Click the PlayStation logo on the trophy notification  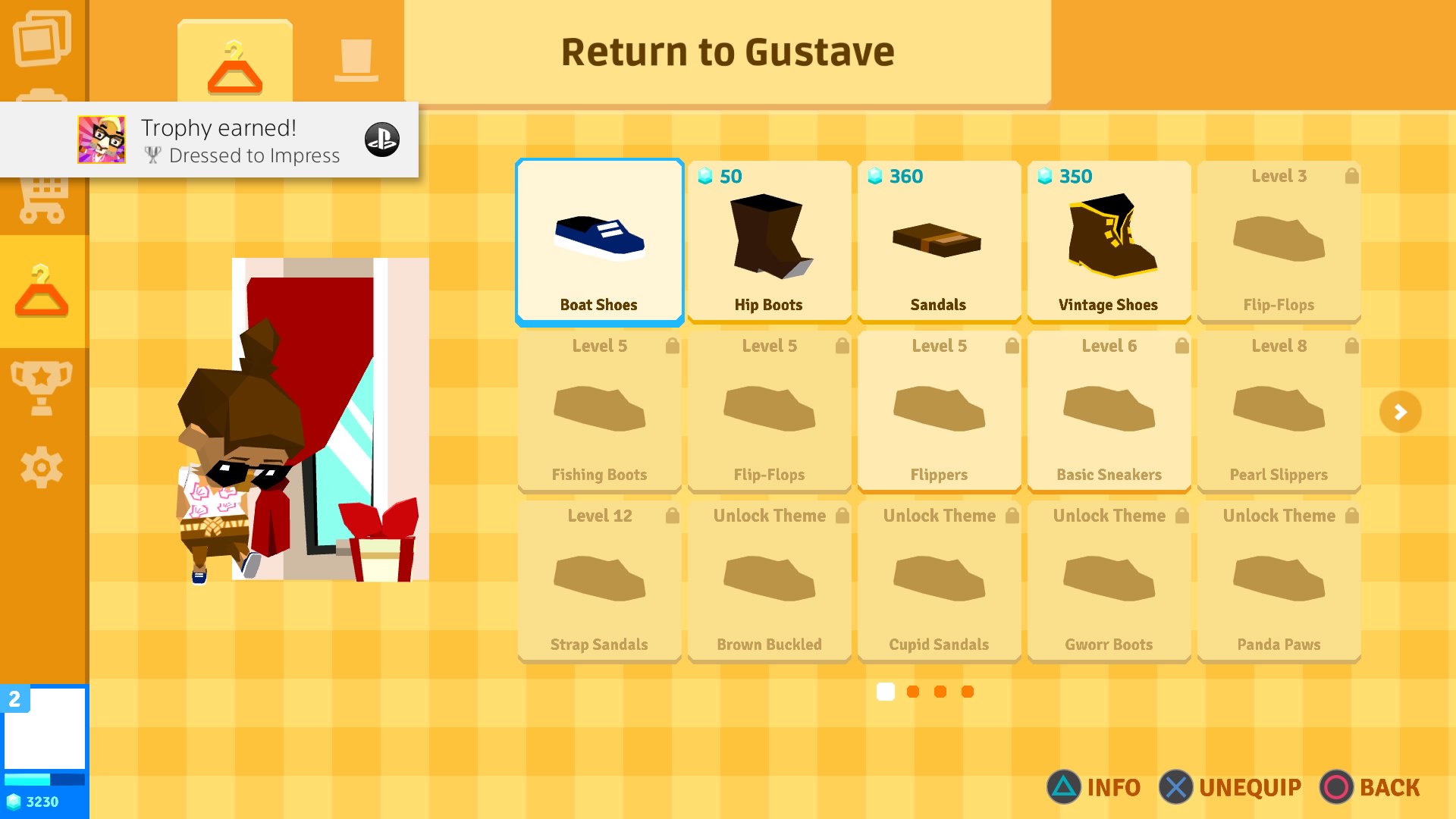pyautogui.click(x=383, y=140)
